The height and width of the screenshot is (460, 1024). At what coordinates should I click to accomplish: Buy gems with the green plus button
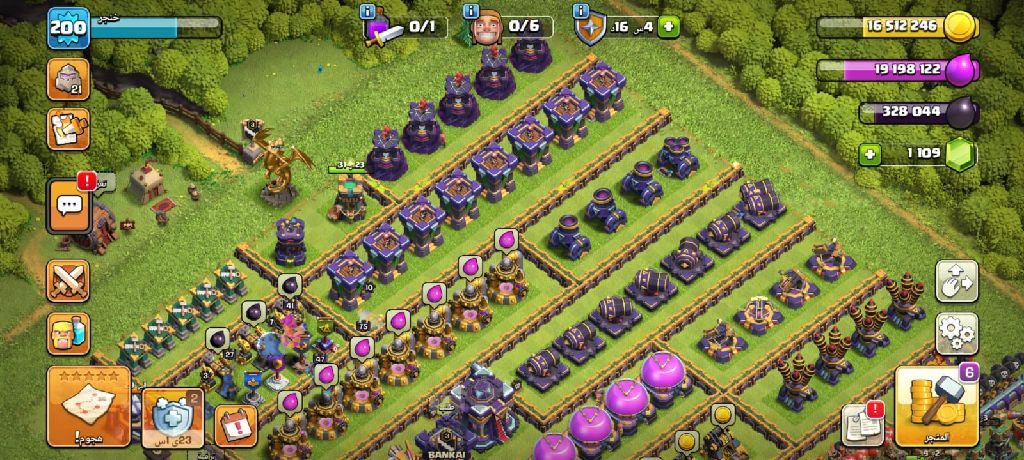(872, 155)
